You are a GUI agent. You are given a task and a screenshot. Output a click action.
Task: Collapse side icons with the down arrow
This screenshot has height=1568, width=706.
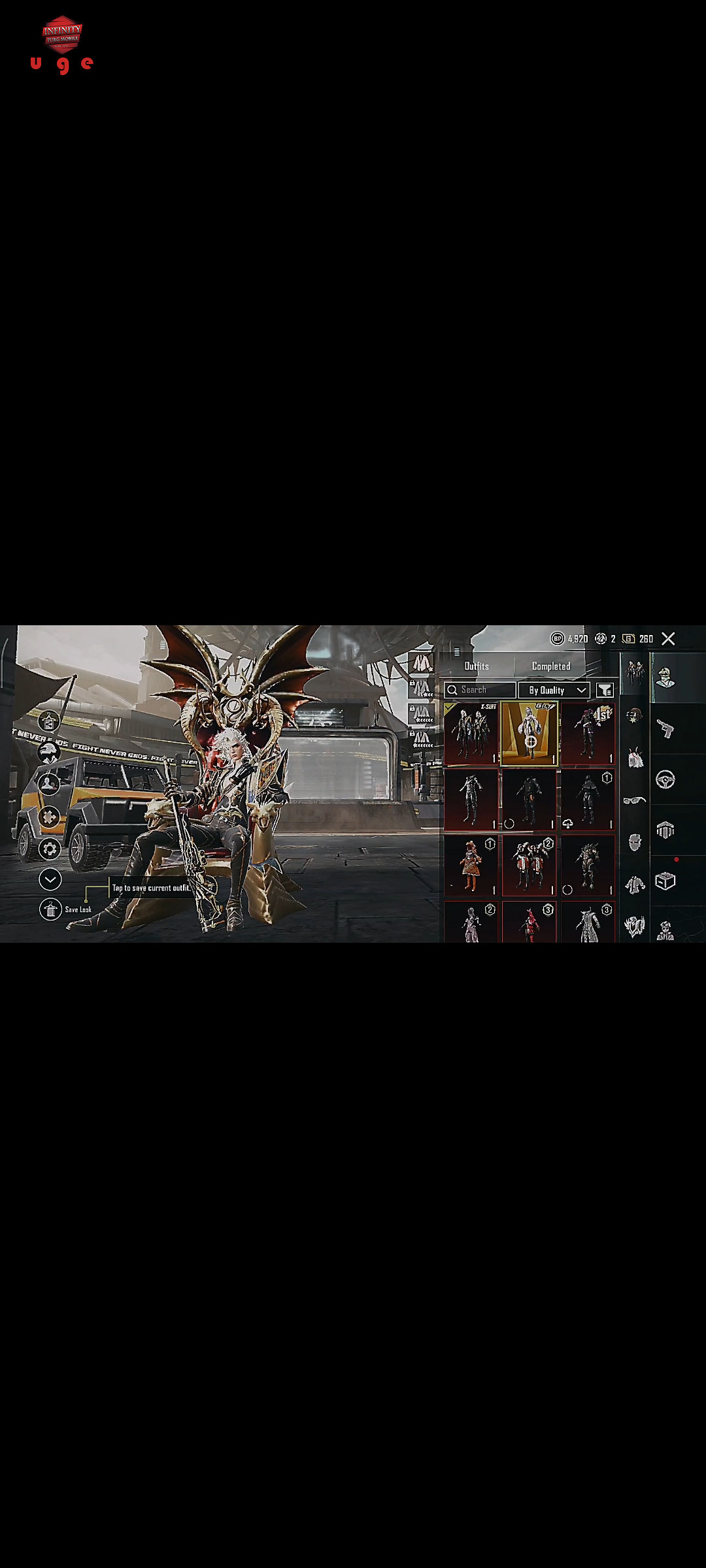(50, 879)
